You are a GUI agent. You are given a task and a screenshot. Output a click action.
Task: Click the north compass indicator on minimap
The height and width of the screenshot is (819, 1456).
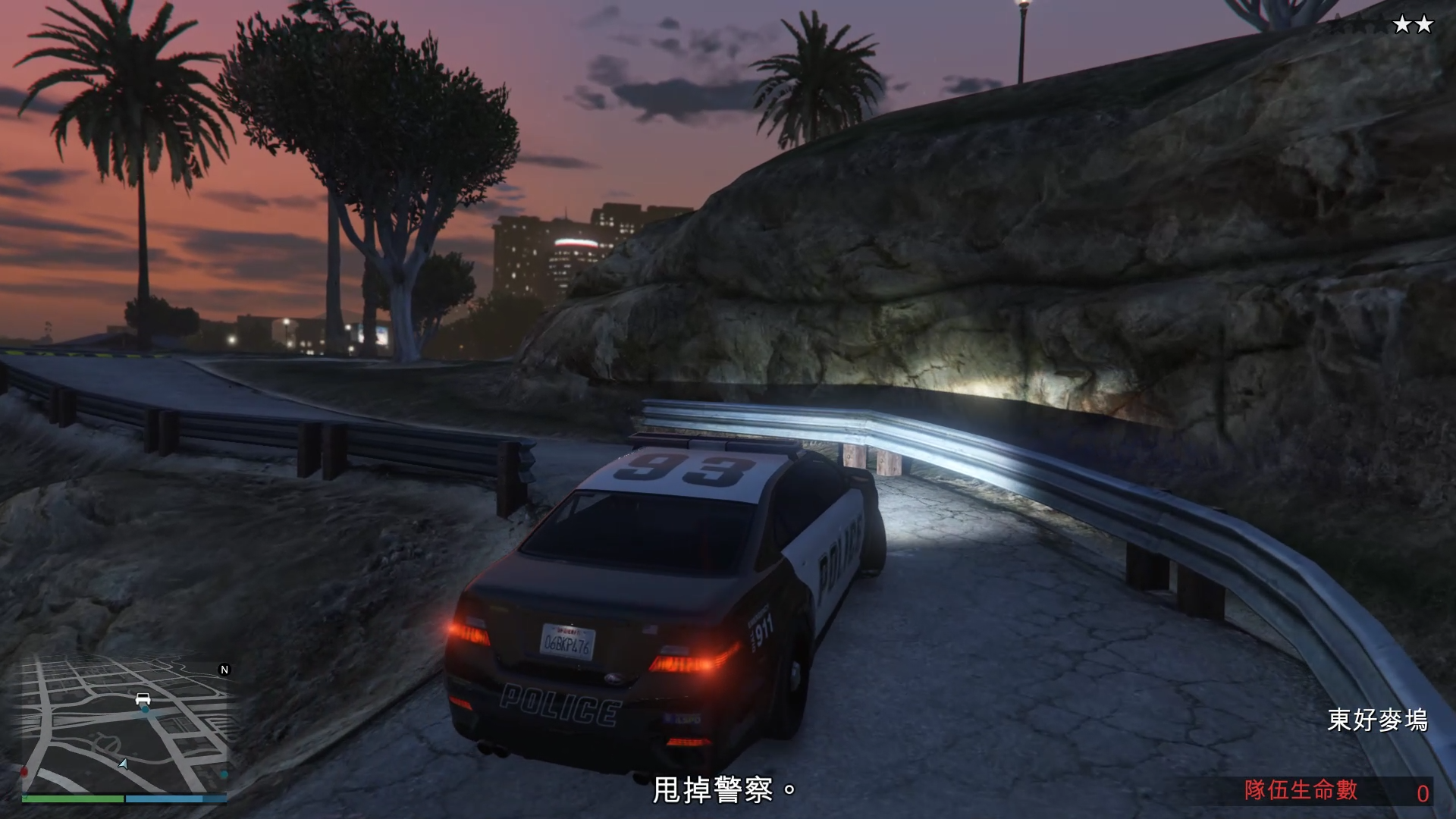[x=224, y=670]
